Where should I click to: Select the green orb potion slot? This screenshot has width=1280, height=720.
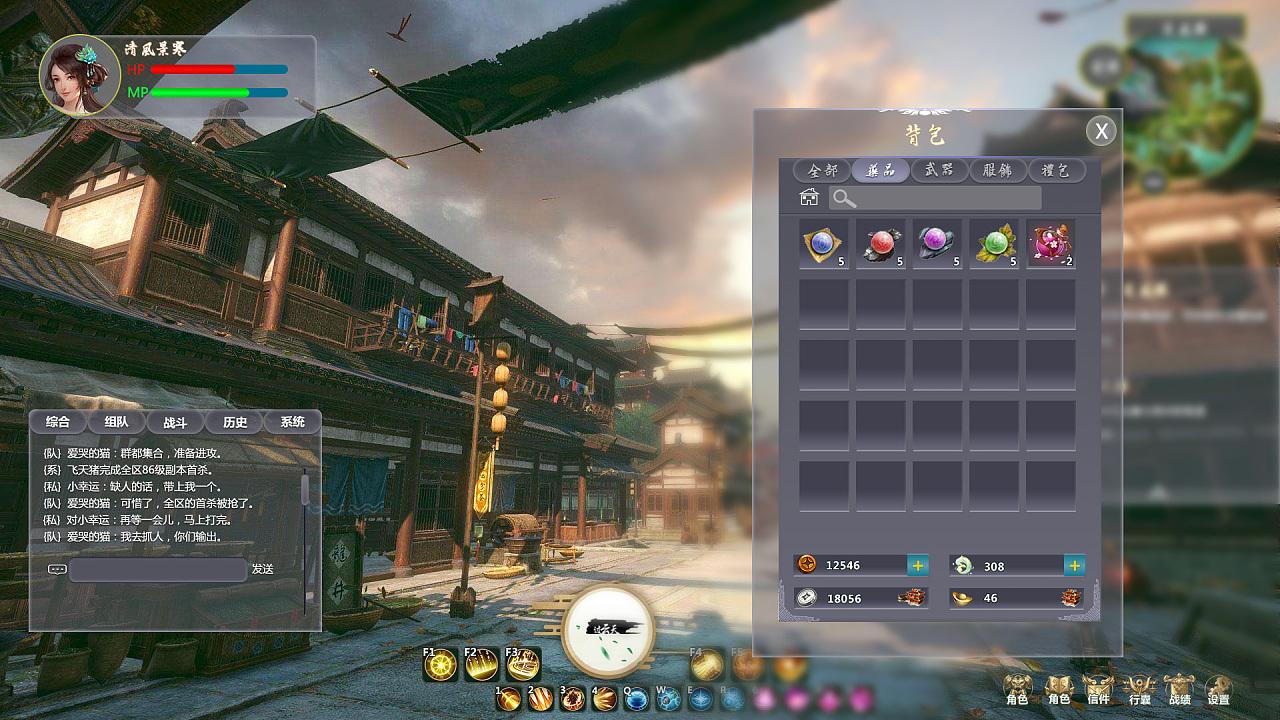click(x=994, y=244)
